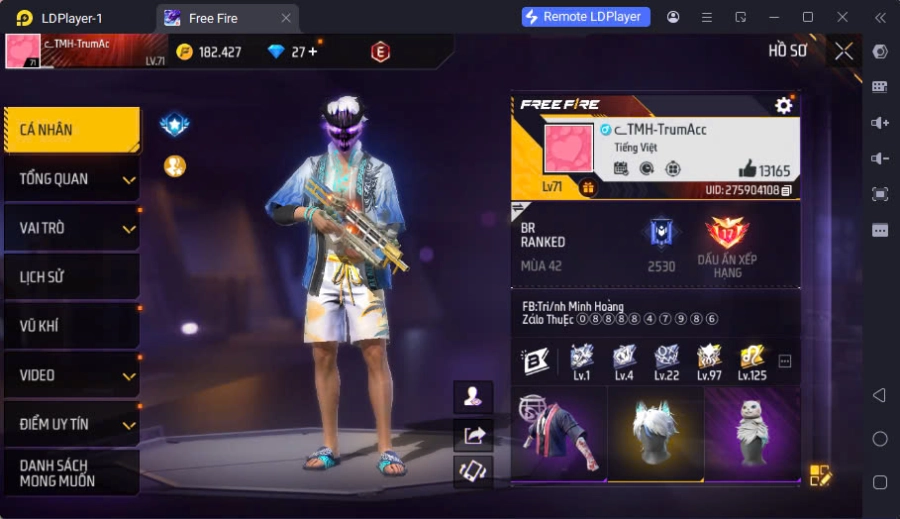The height and width of the screenshot is (519, 900).
Task: Click the Remote LDPlayer button
Action: click(x=586, y=17)
